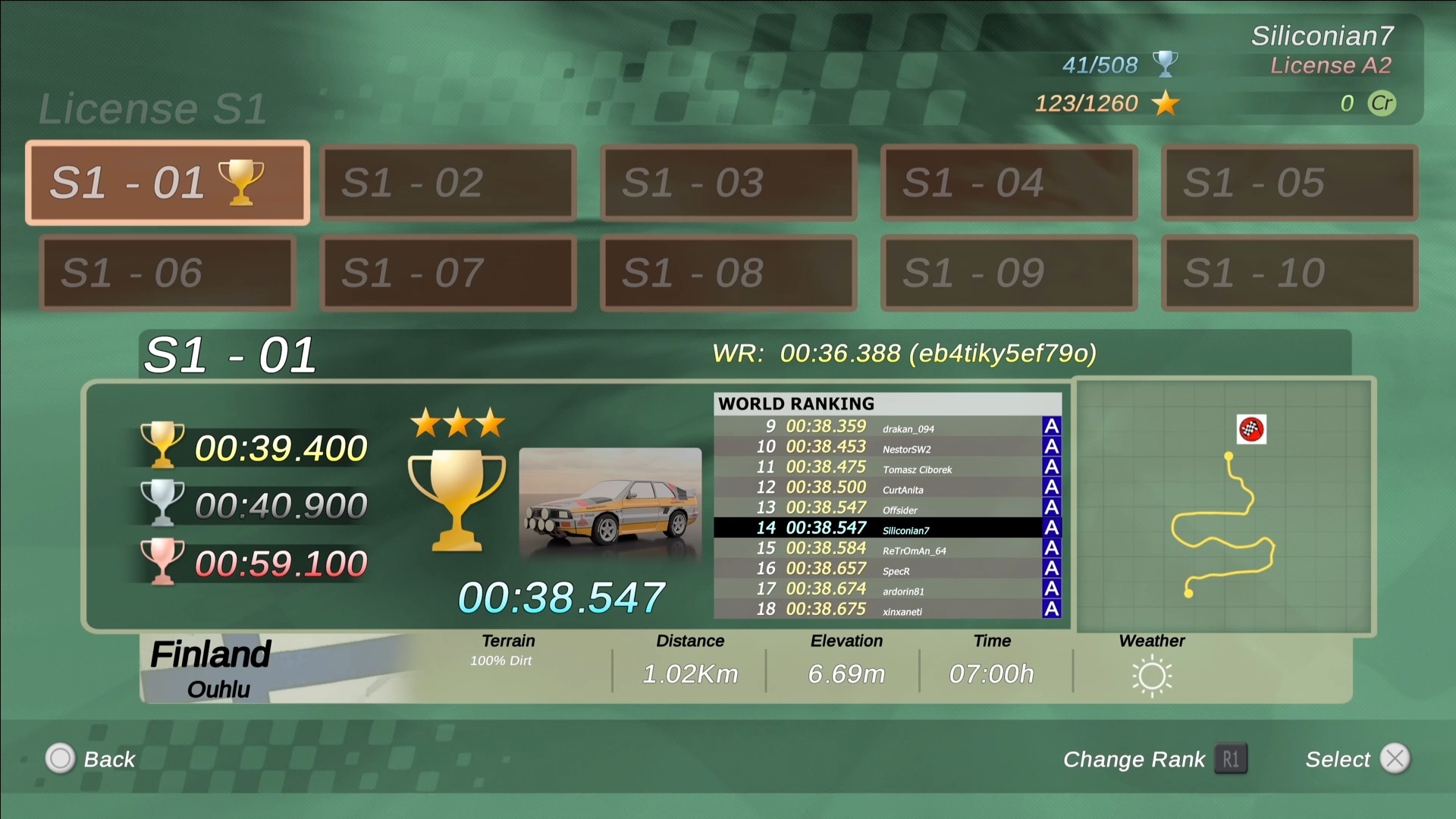Go Back to the previous menu
The image size is (1456, 819).
coord(91,759)
